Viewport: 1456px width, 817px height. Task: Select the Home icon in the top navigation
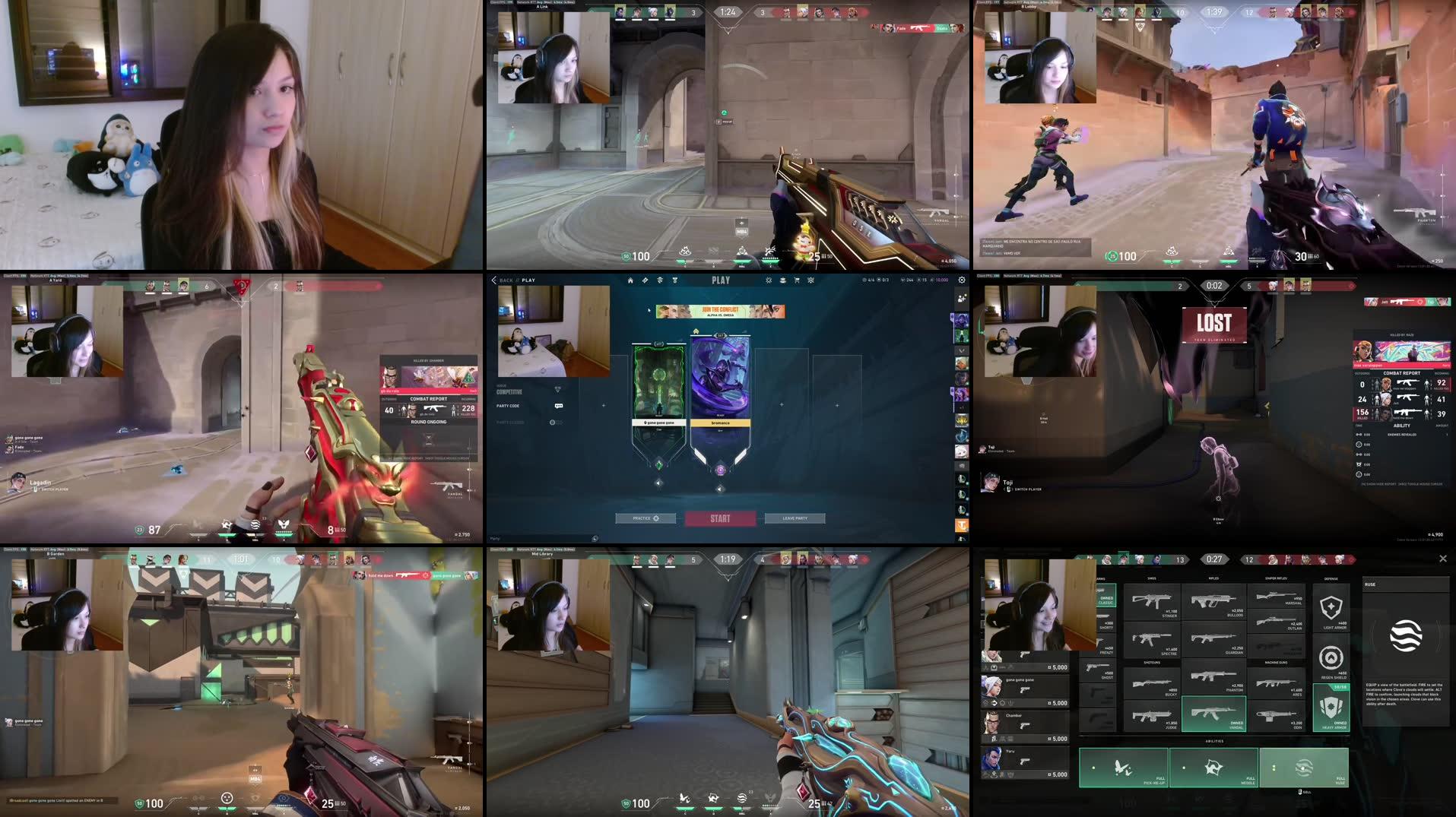point(630,280)
